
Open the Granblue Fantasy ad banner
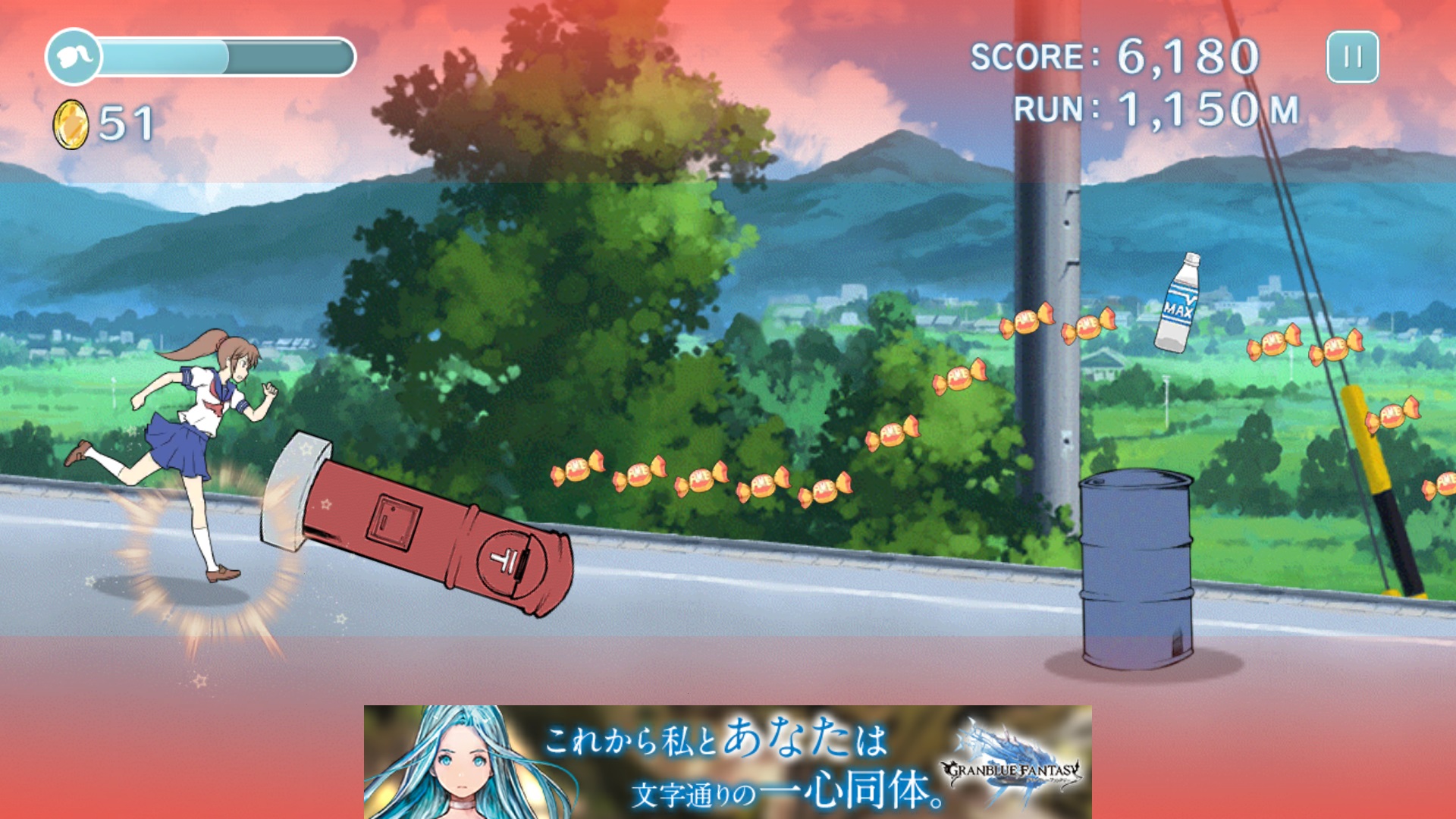tap(727, 761)
